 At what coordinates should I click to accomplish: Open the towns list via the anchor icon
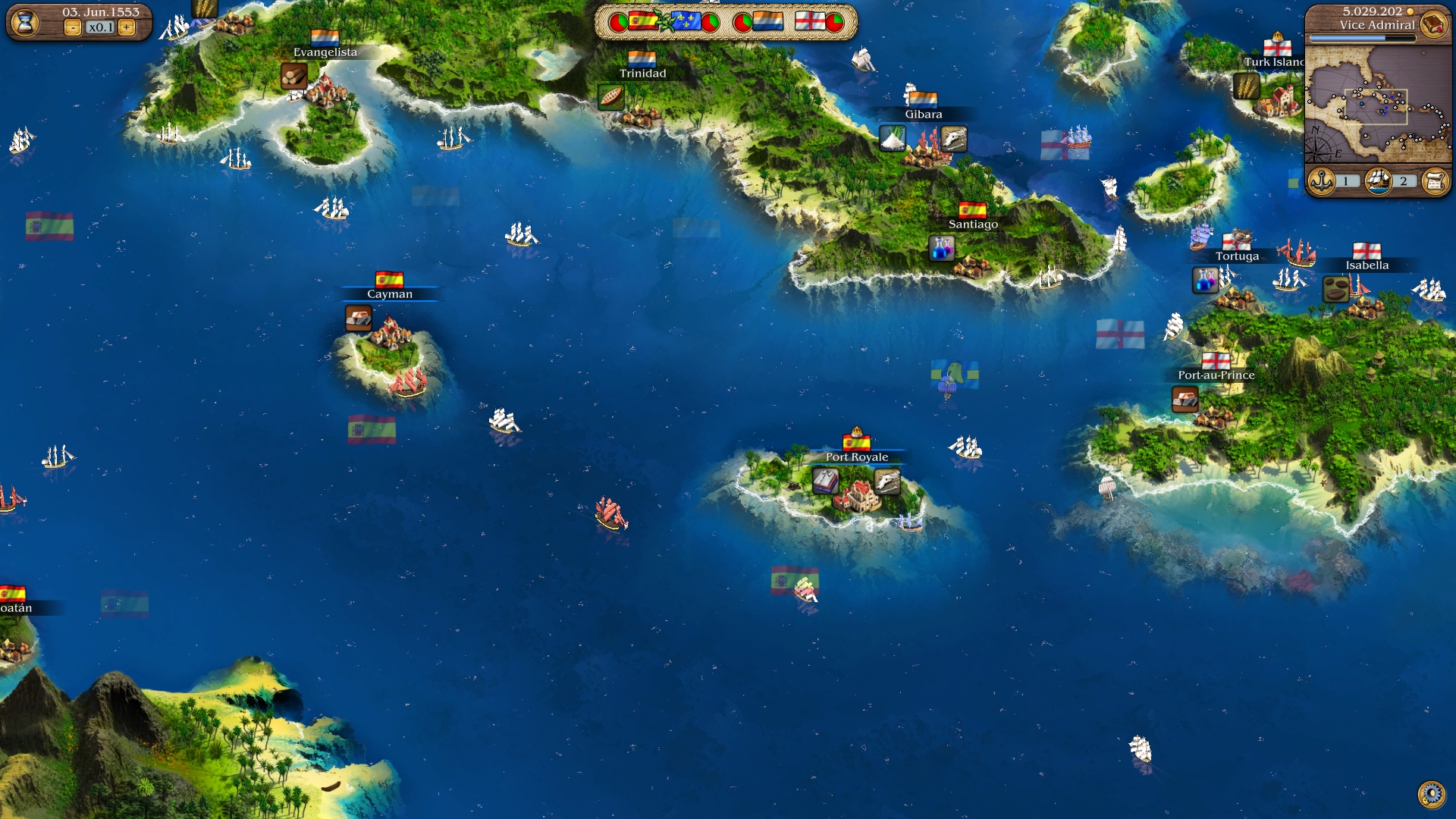point(1322,181)
